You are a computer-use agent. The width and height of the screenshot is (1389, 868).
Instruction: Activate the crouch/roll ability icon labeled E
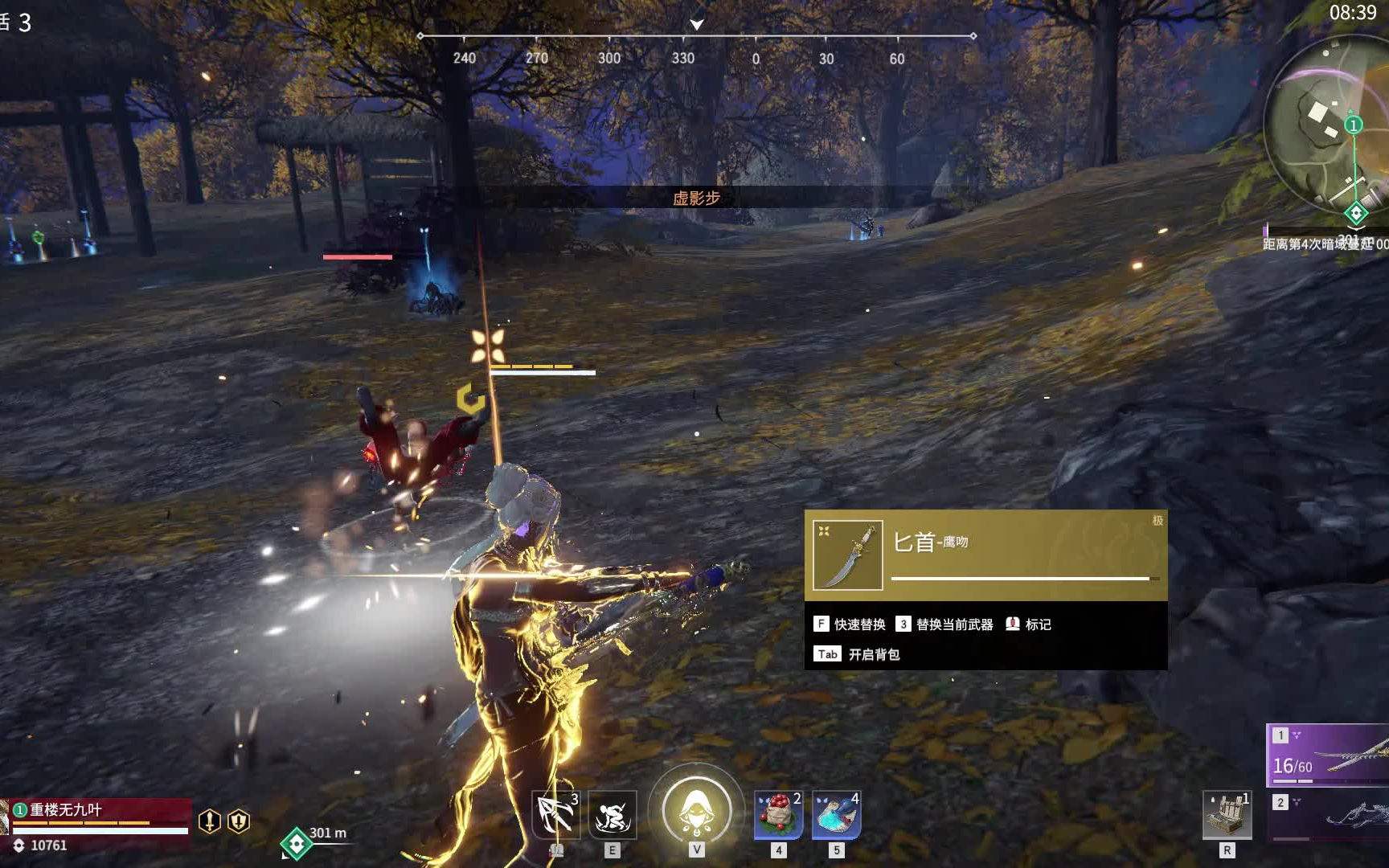[x=613, y=815]
